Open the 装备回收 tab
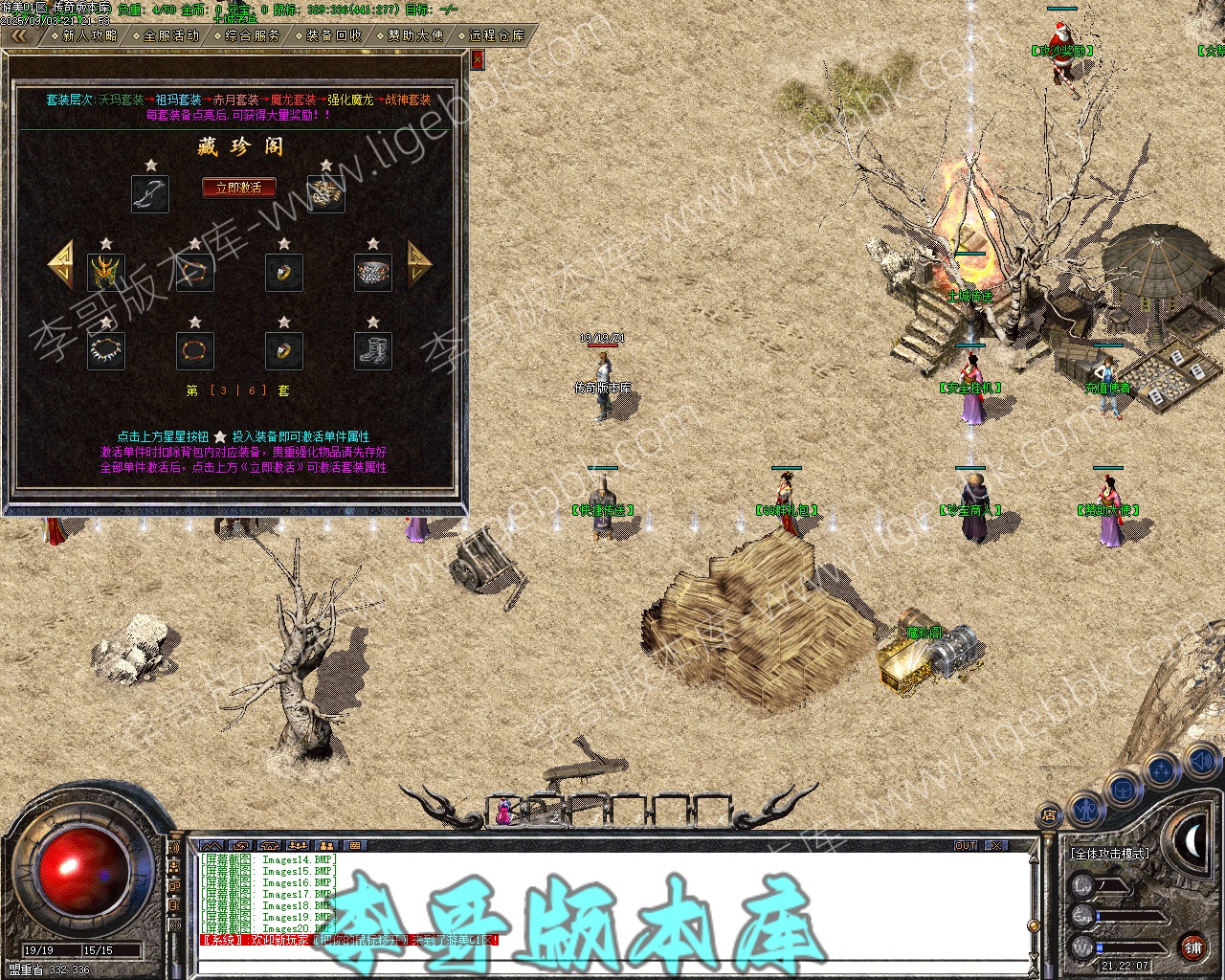The height and width of the screenshot is (980, 1225). point(334,36)
